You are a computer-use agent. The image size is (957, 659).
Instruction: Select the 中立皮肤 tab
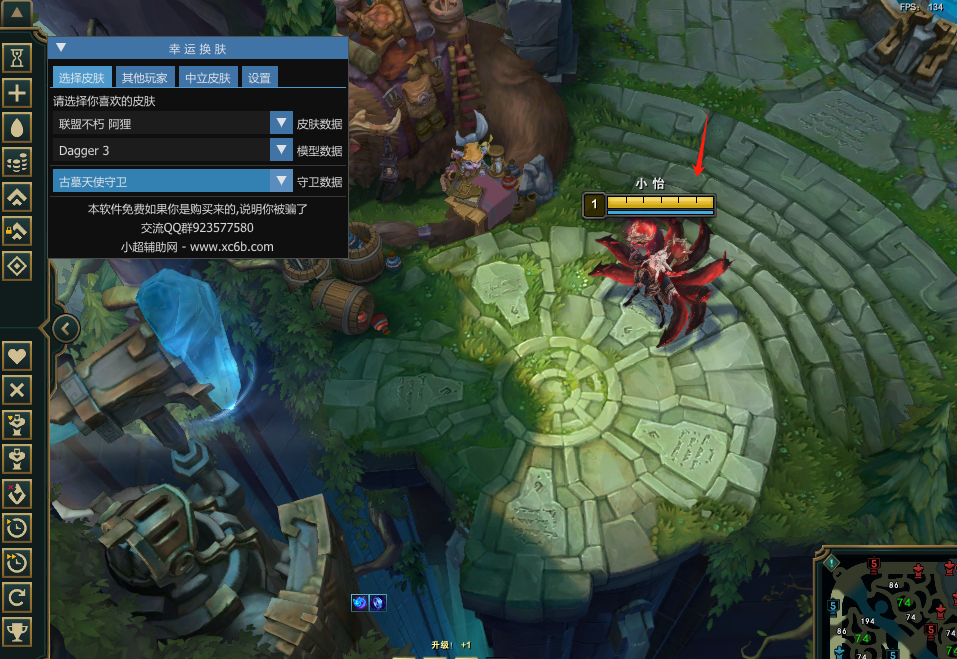click(208, 77)
